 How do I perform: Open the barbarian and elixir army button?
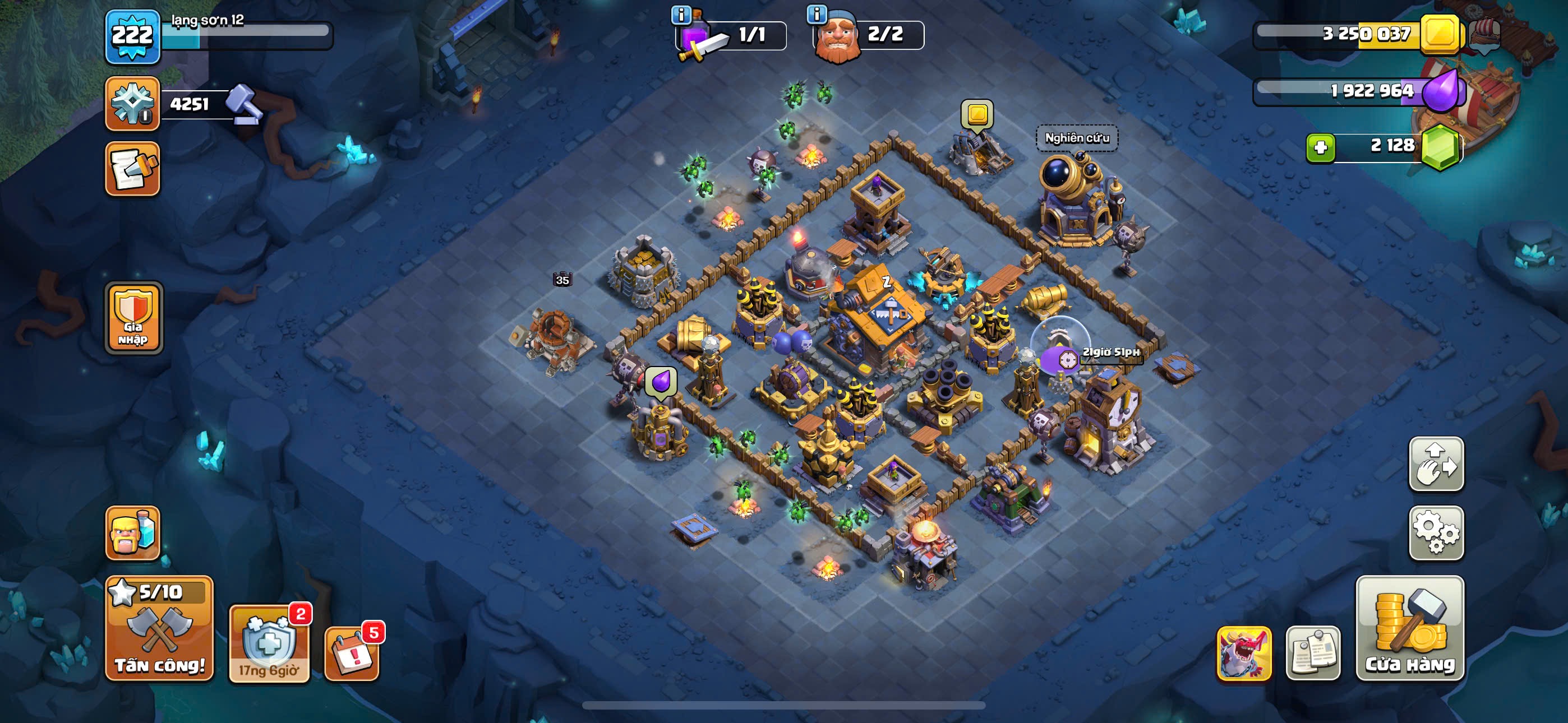coord(133,533)
